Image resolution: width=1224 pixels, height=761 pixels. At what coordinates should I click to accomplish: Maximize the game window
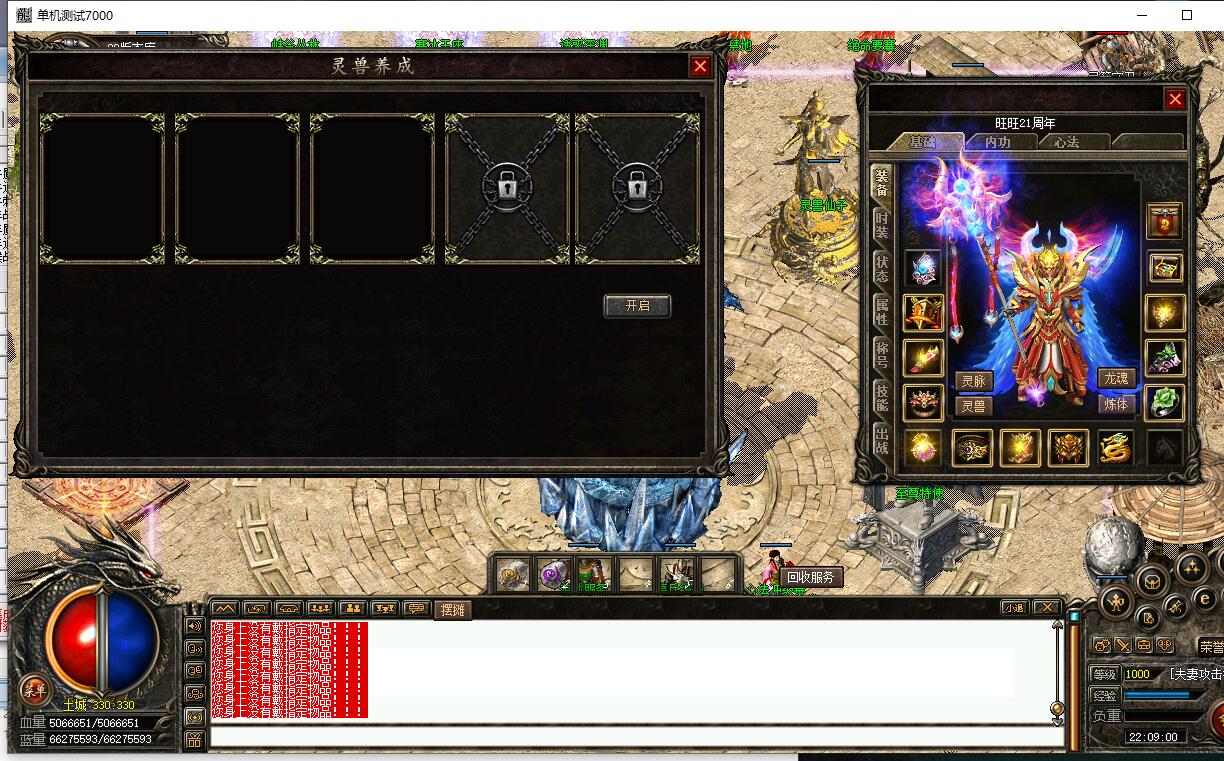(x=1187, y=15)
